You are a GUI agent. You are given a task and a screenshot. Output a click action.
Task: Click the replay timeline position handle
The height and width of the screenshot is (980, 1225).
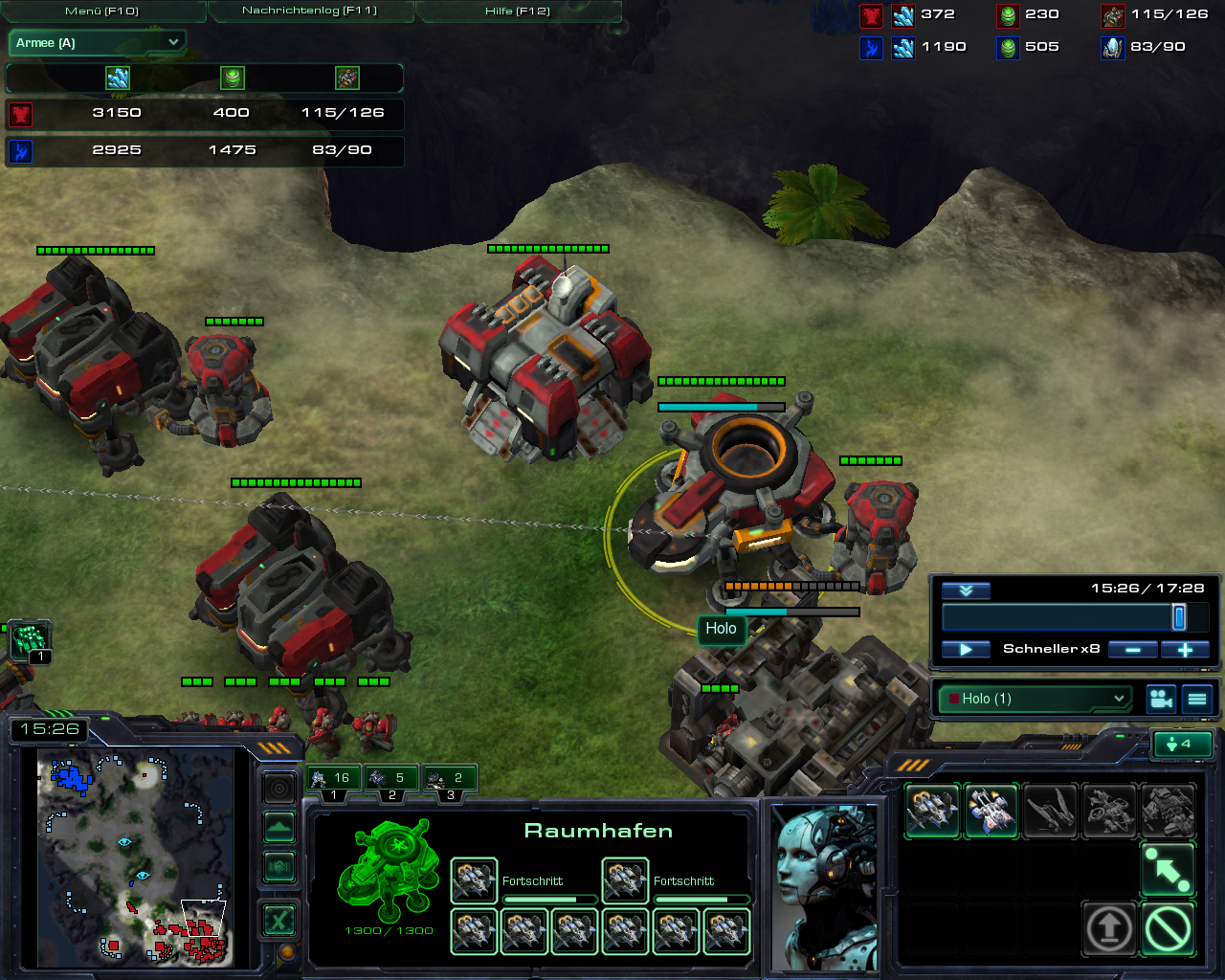click(1179, 617)
